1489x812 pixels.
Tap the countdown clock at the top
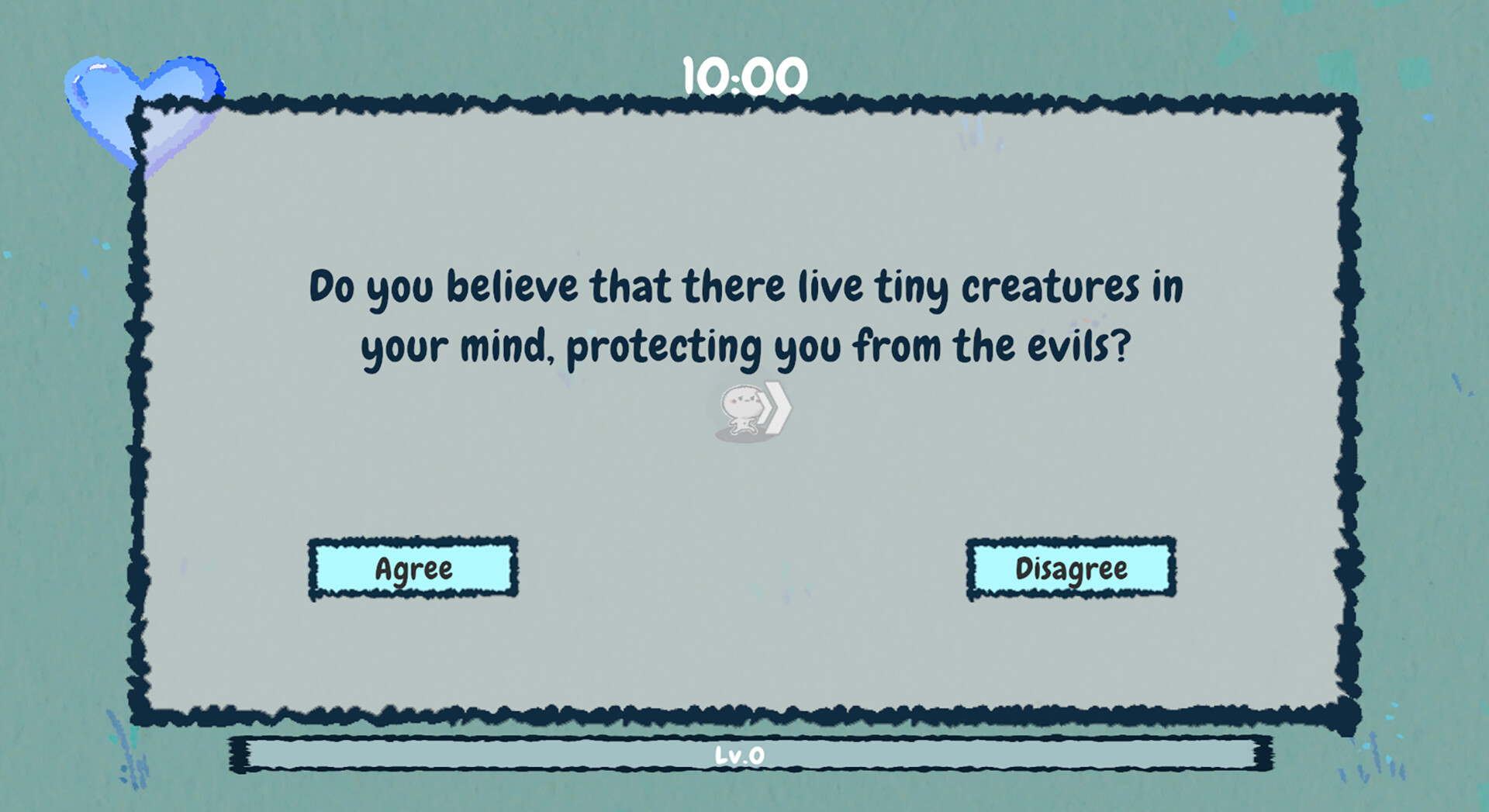[744, 74]
